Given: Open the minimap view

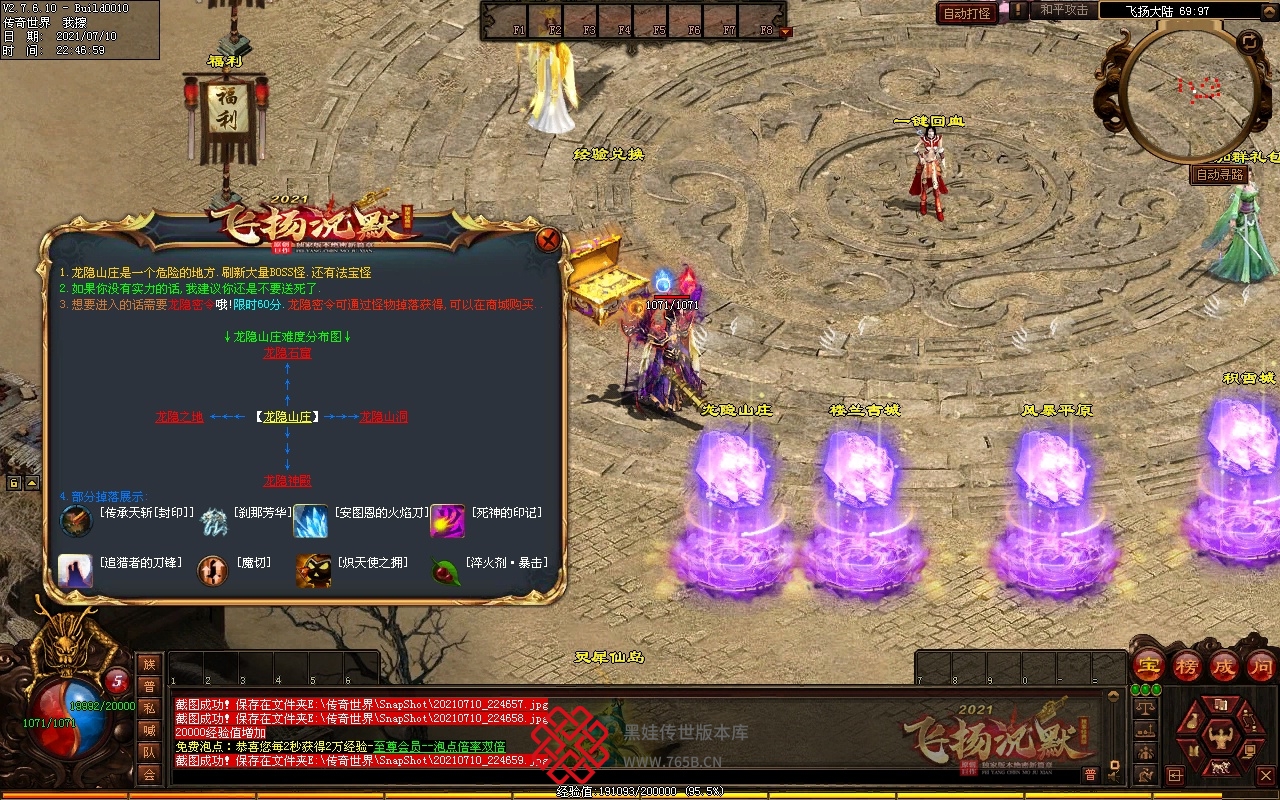Looking at the screenshot, I should point(1190,90).
